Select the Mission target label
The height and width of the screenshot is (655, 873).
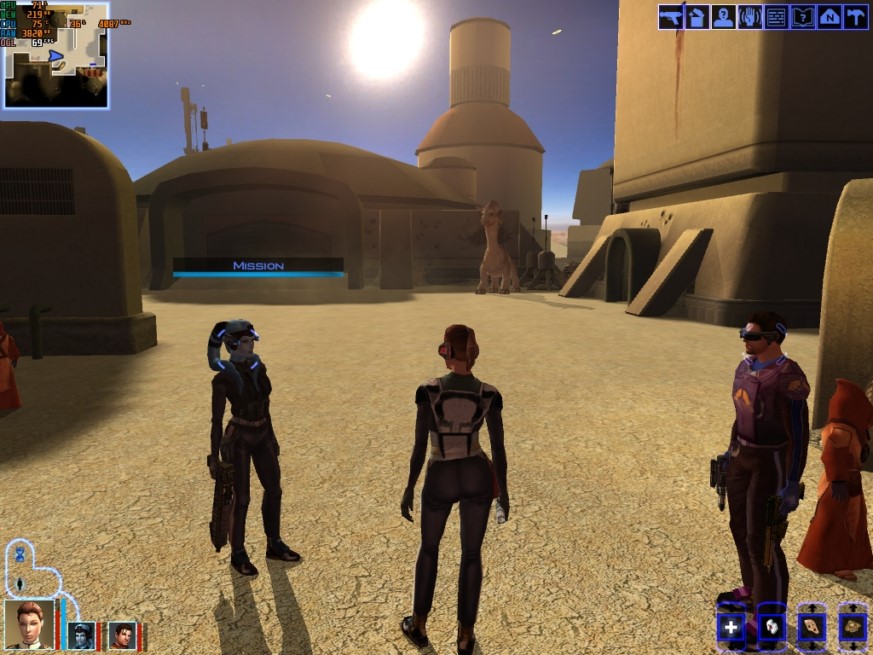258,266
